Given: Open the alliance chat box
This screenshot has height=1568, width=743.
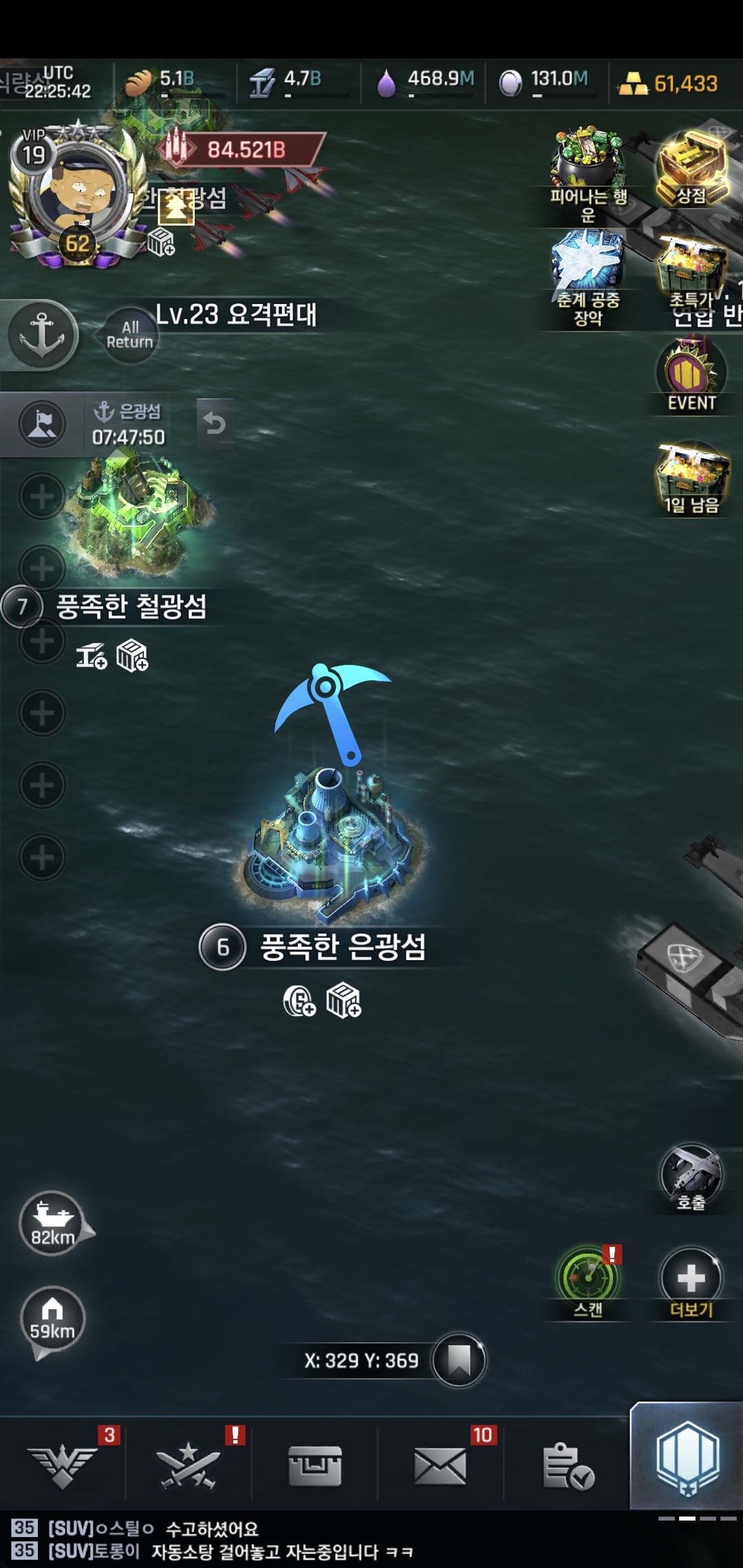Looking at the screenshot, I should (x=275, y=1540).
